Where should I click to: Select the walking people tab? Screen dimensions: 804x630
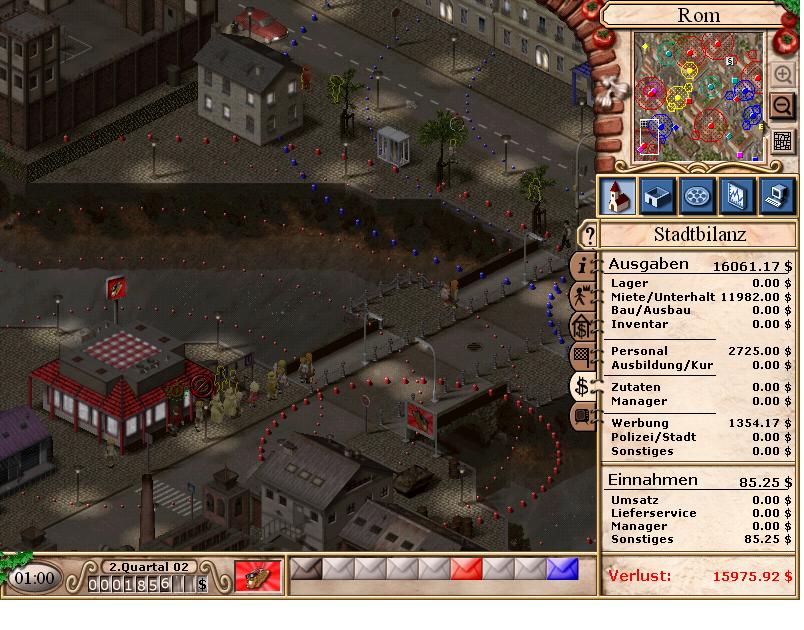581,296
